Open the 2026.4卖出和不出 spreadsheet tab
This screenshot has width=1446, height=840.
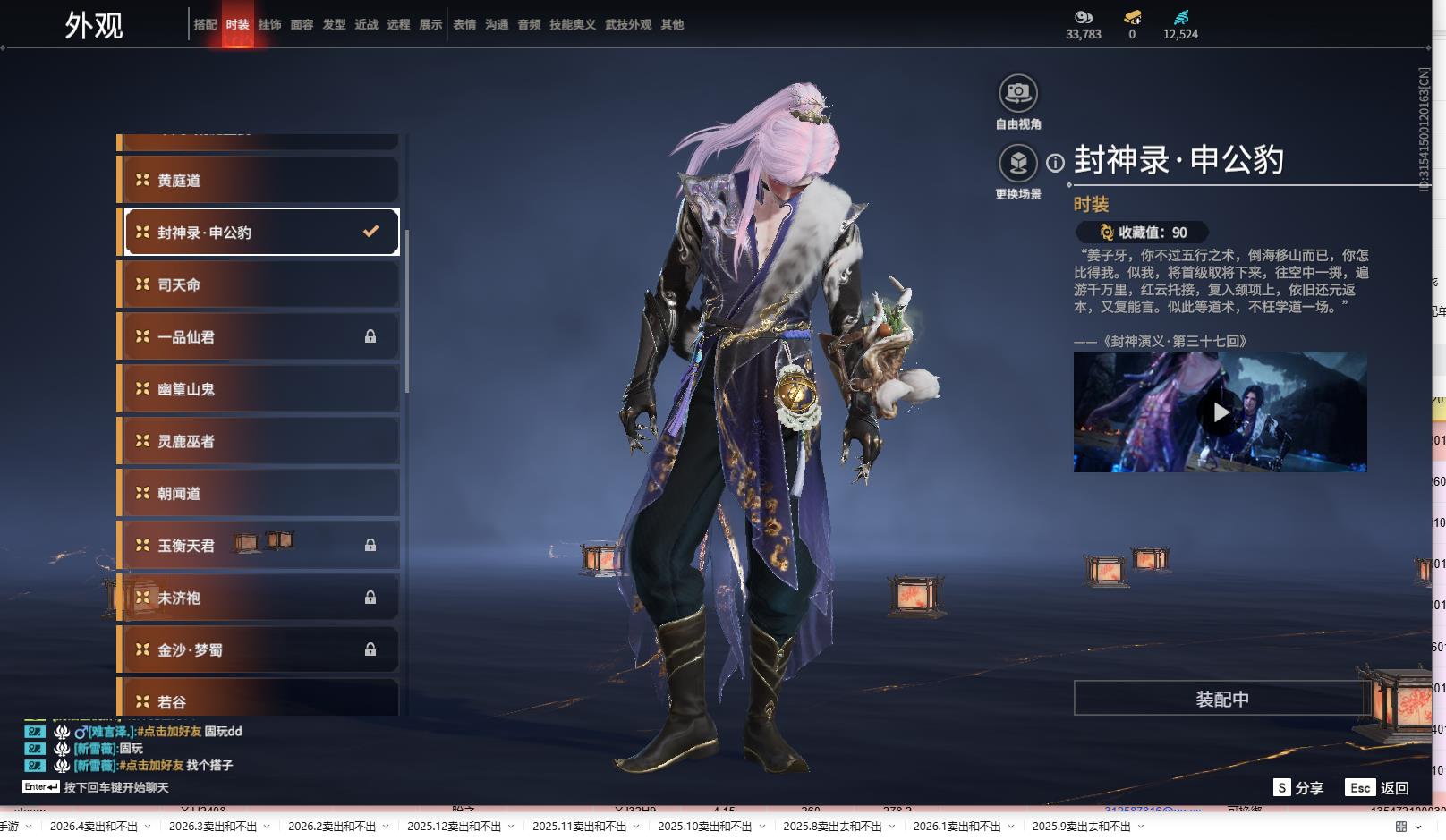94,827
